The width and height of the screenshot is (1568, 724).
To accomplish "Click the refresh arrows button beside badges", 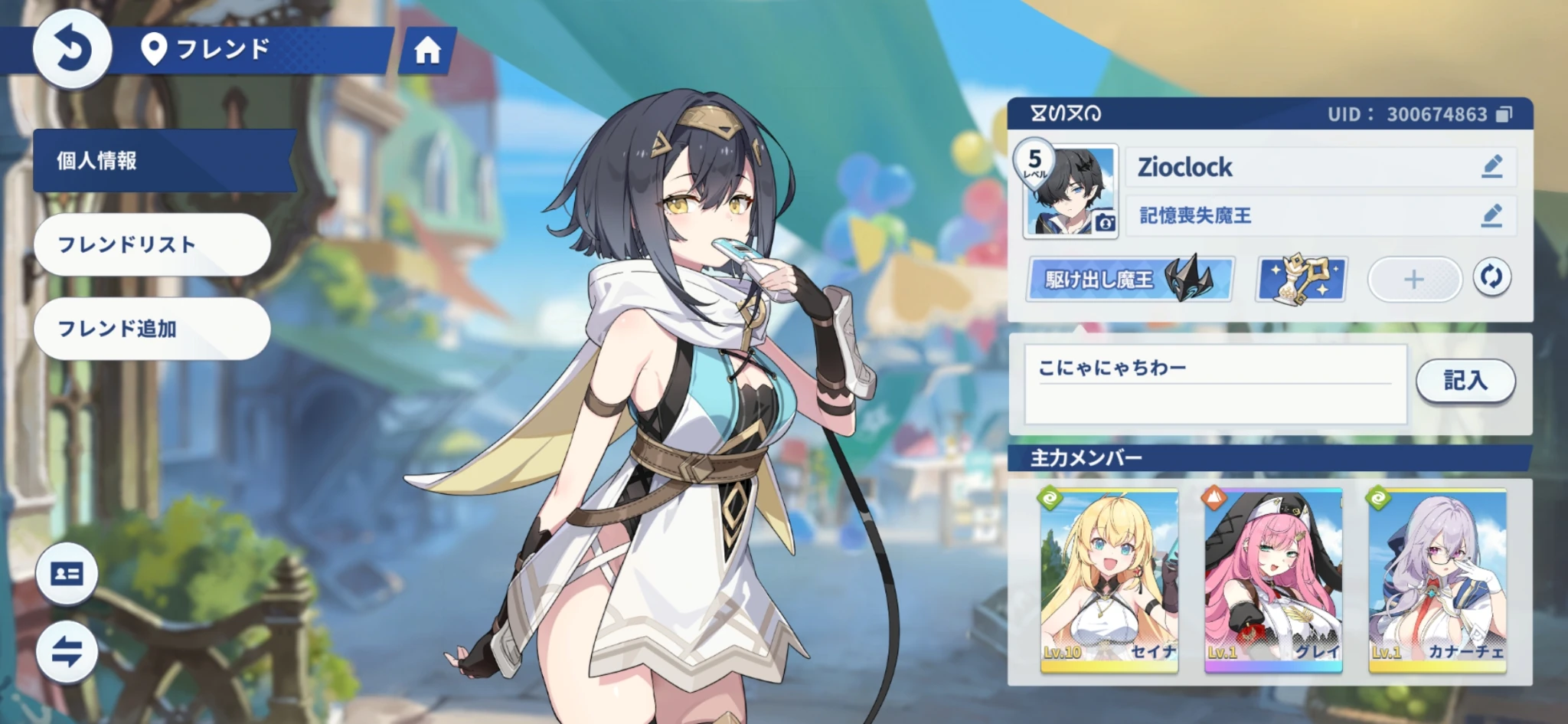I will coord(1491,277).
